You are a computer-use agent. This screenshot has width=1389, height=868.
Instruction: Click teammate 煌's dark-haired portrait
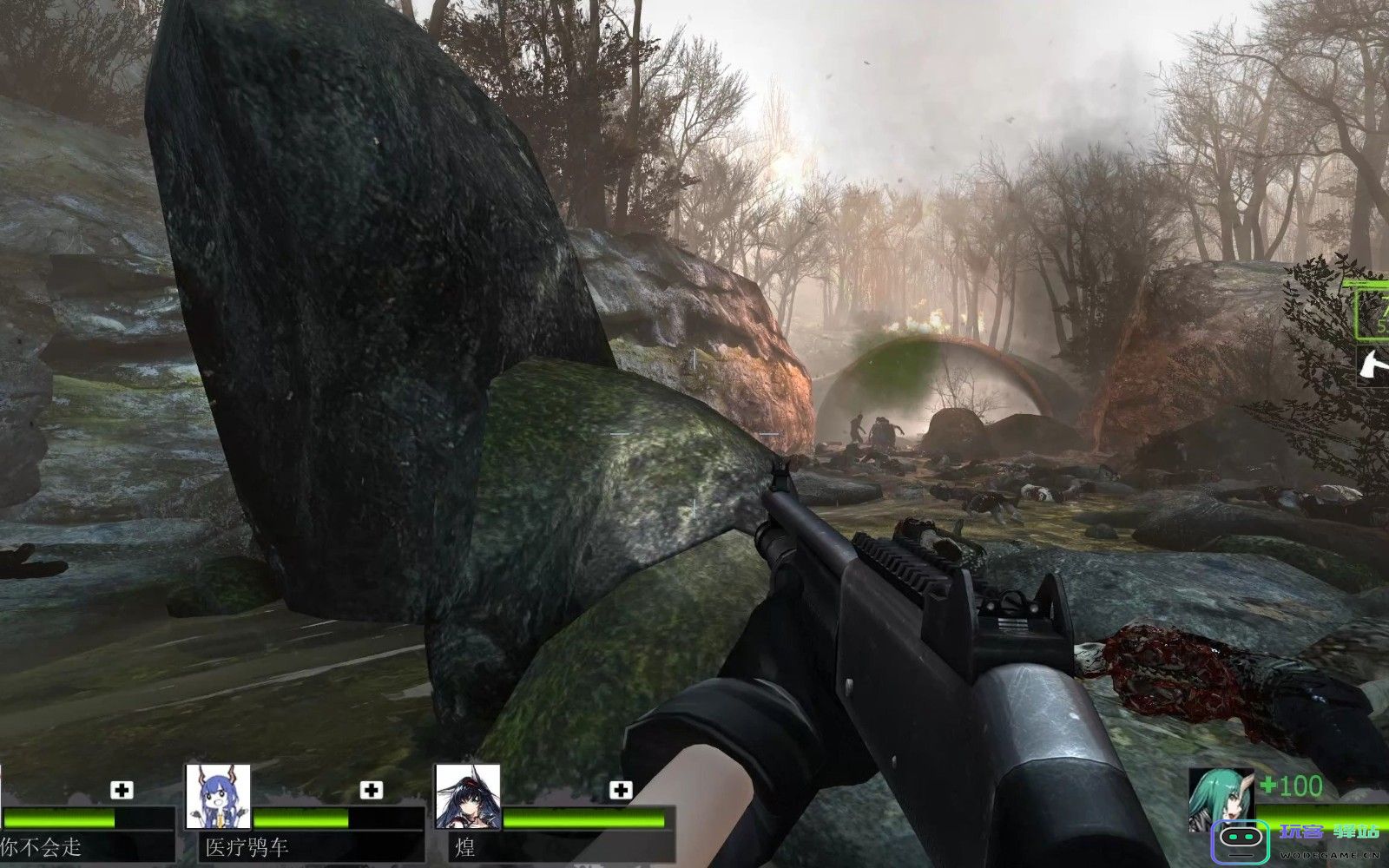point(468,796)
